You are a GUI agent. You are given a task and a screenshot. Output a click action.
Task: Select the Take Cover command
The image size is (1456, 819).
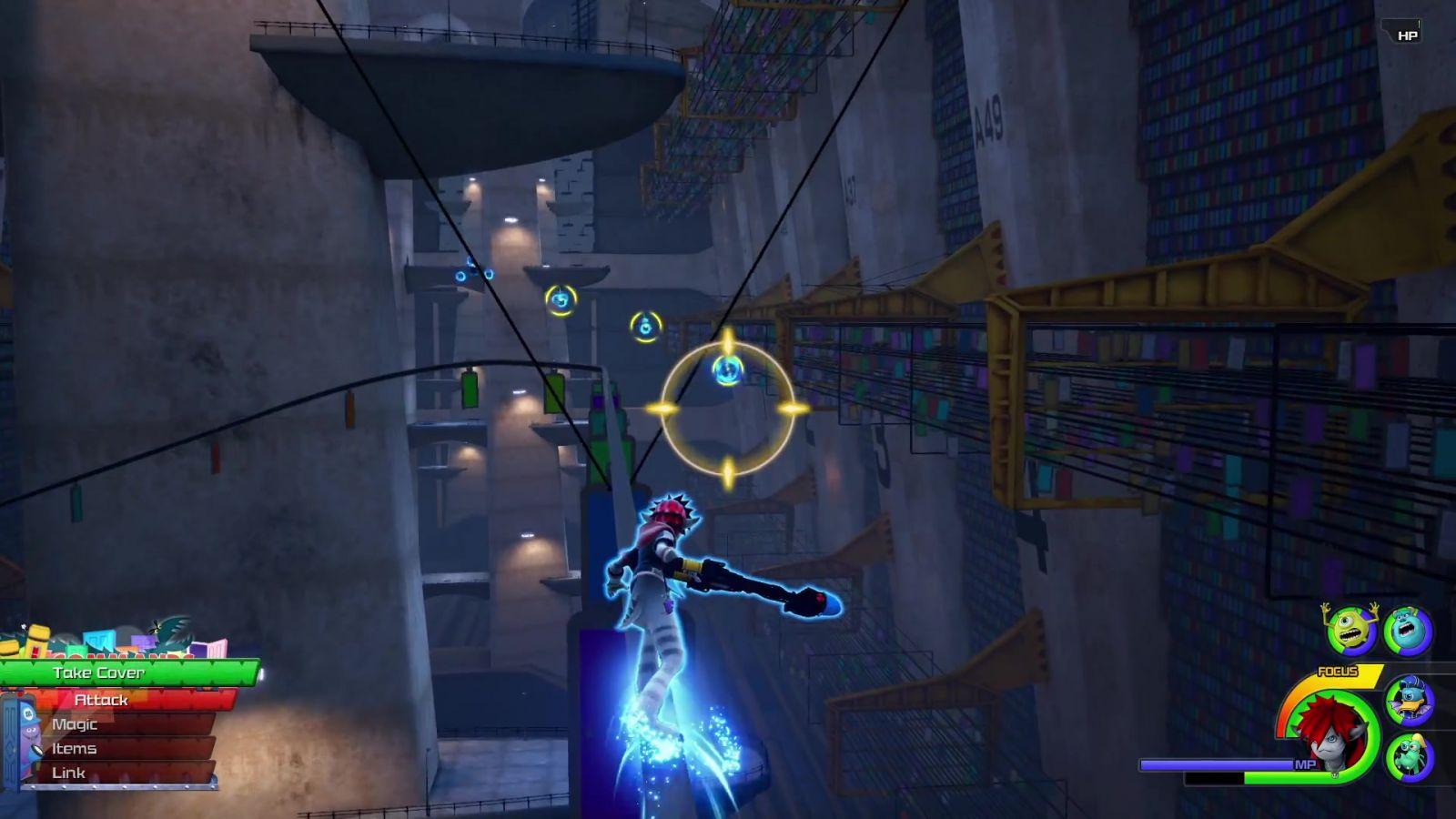coord(127,673)
